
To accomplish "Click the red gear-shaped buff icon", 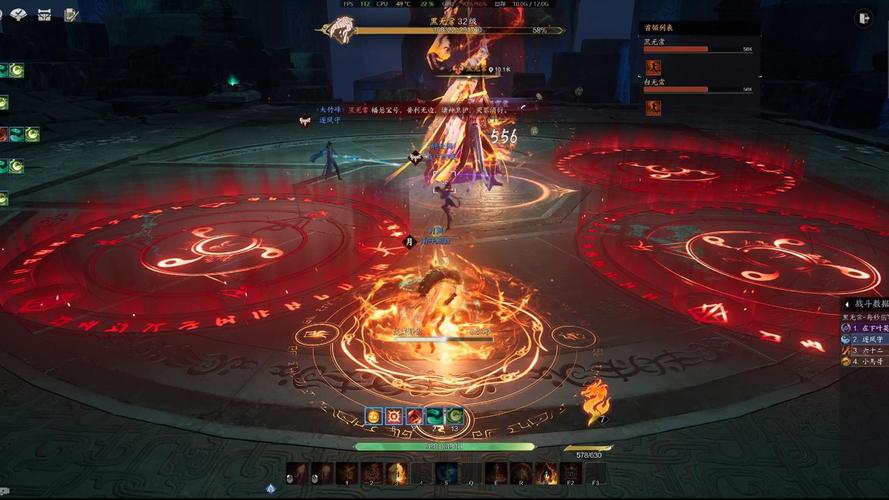I will [x=394, y=415].
